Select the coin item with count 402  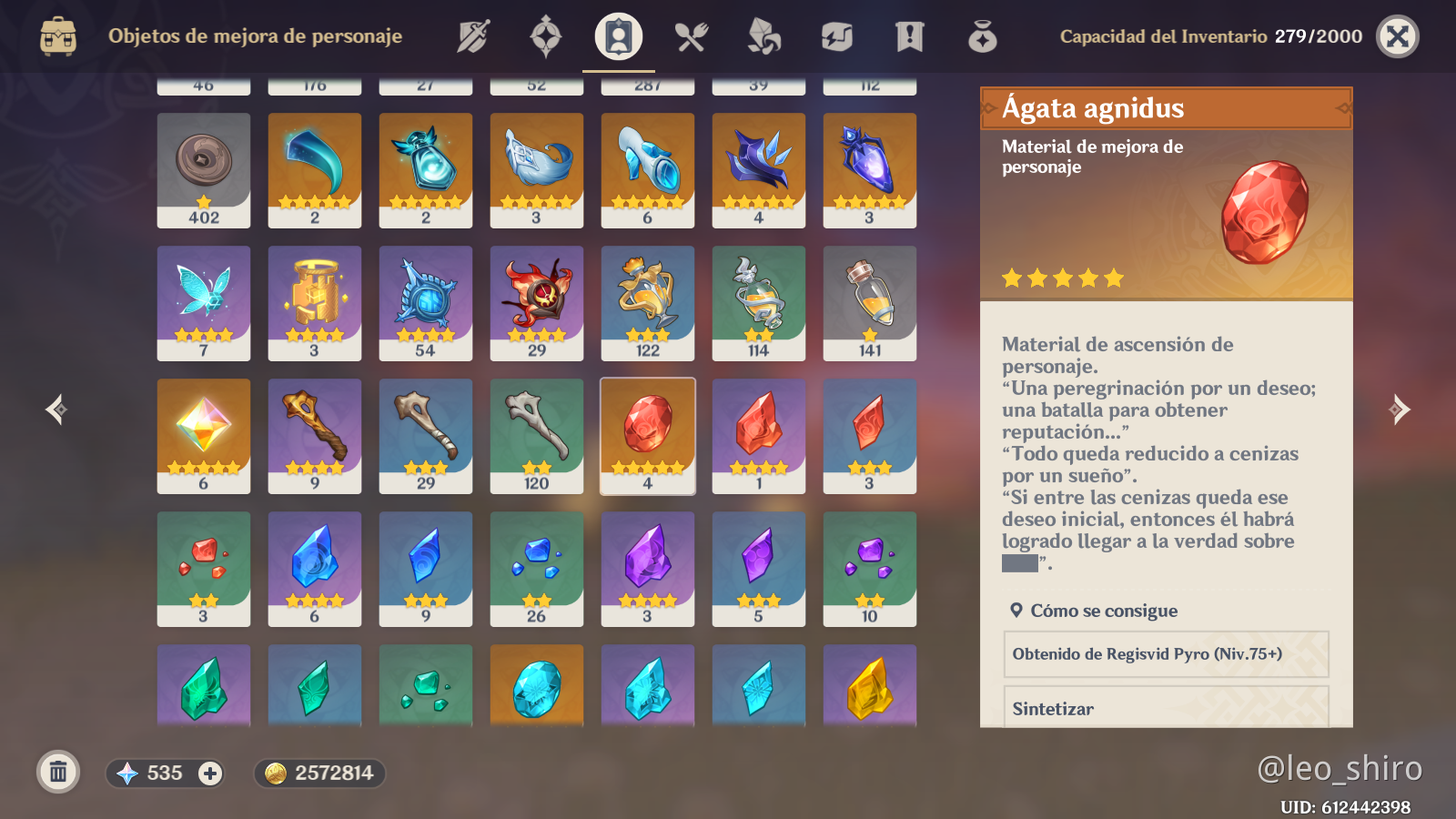click(x=204, y=170)
